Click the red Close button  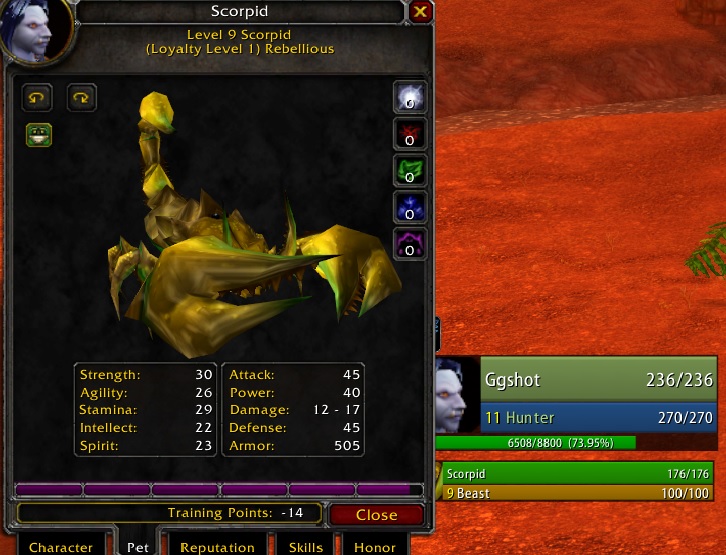(x=376, y=515)
